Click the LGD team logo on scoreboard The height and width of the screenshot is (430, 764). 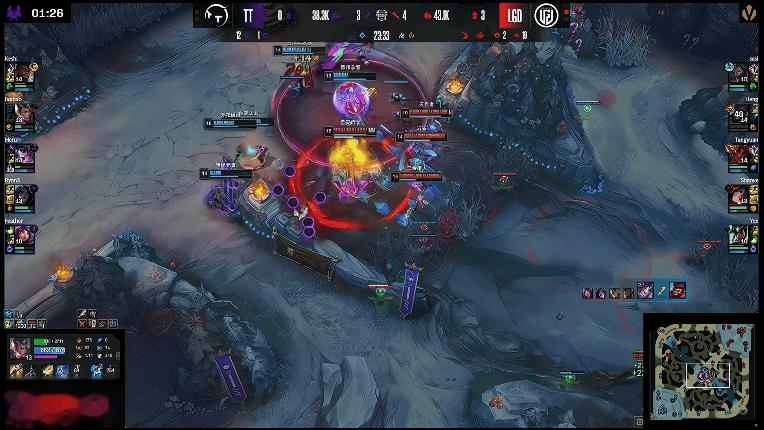[547, 15]
